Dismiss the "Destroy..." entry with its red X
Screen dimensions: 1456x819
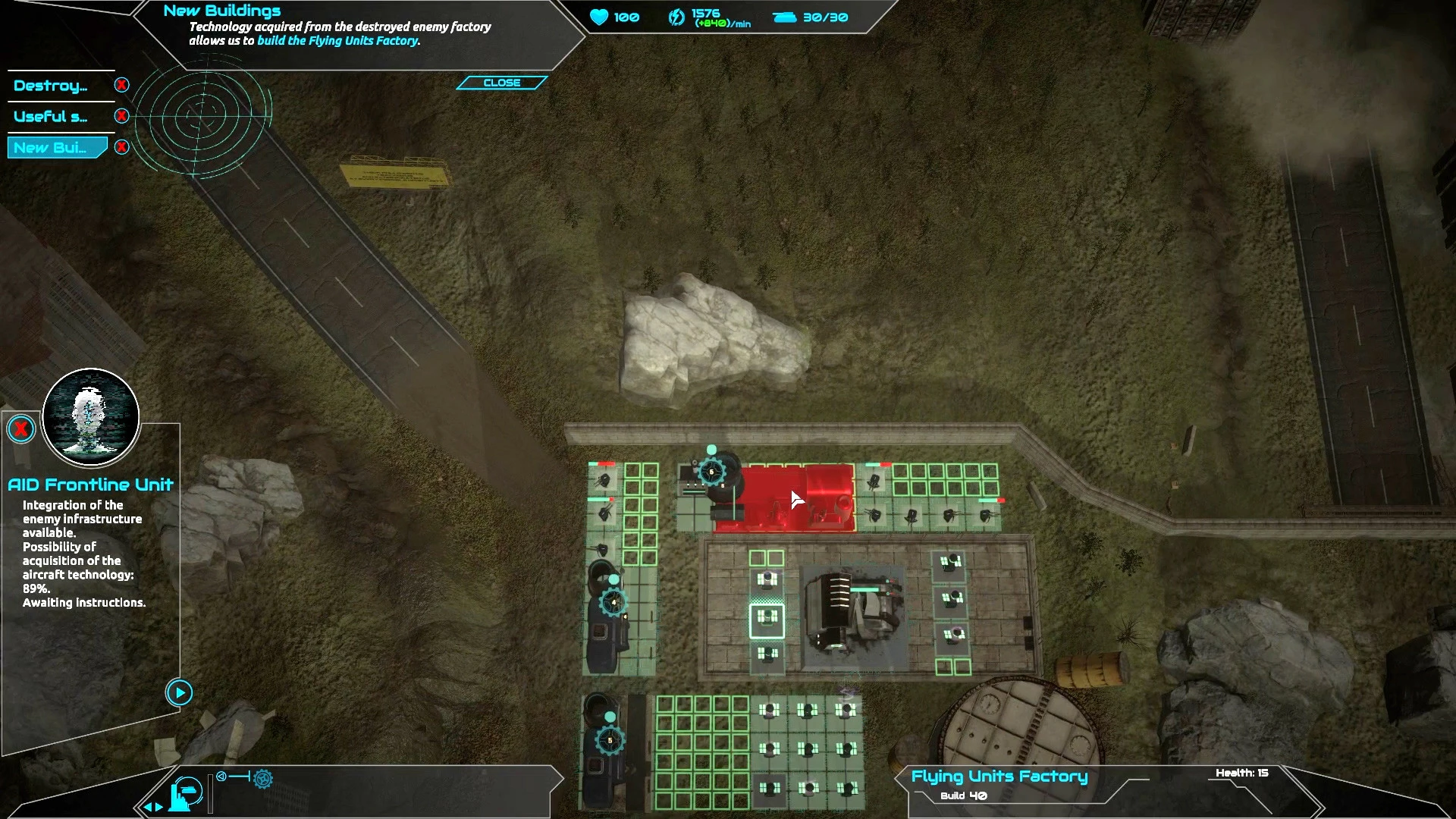tap(121, 85)
